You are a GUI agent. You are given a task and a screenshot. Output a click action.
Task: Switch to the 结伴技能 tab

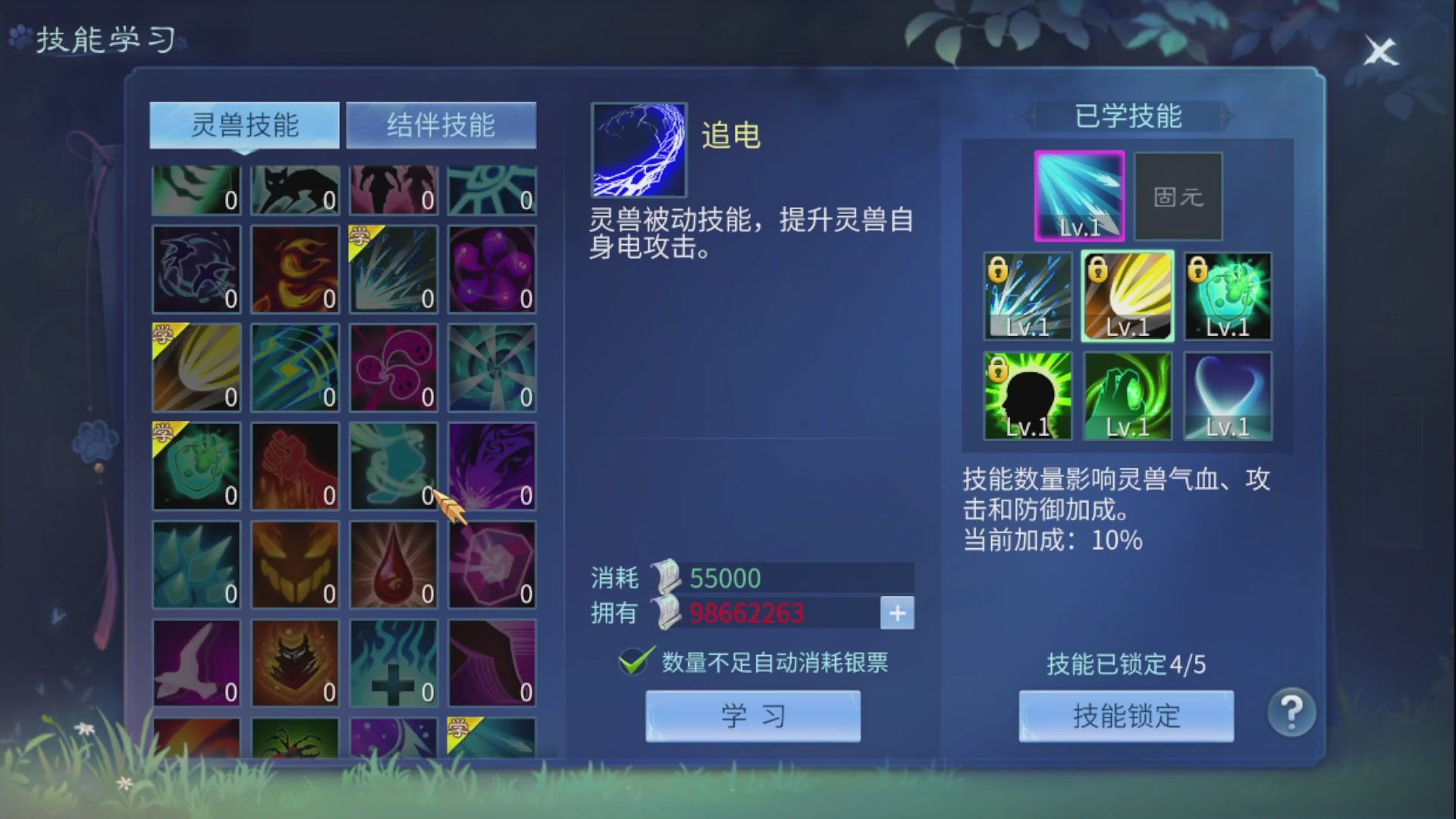(x=441, y=125)
